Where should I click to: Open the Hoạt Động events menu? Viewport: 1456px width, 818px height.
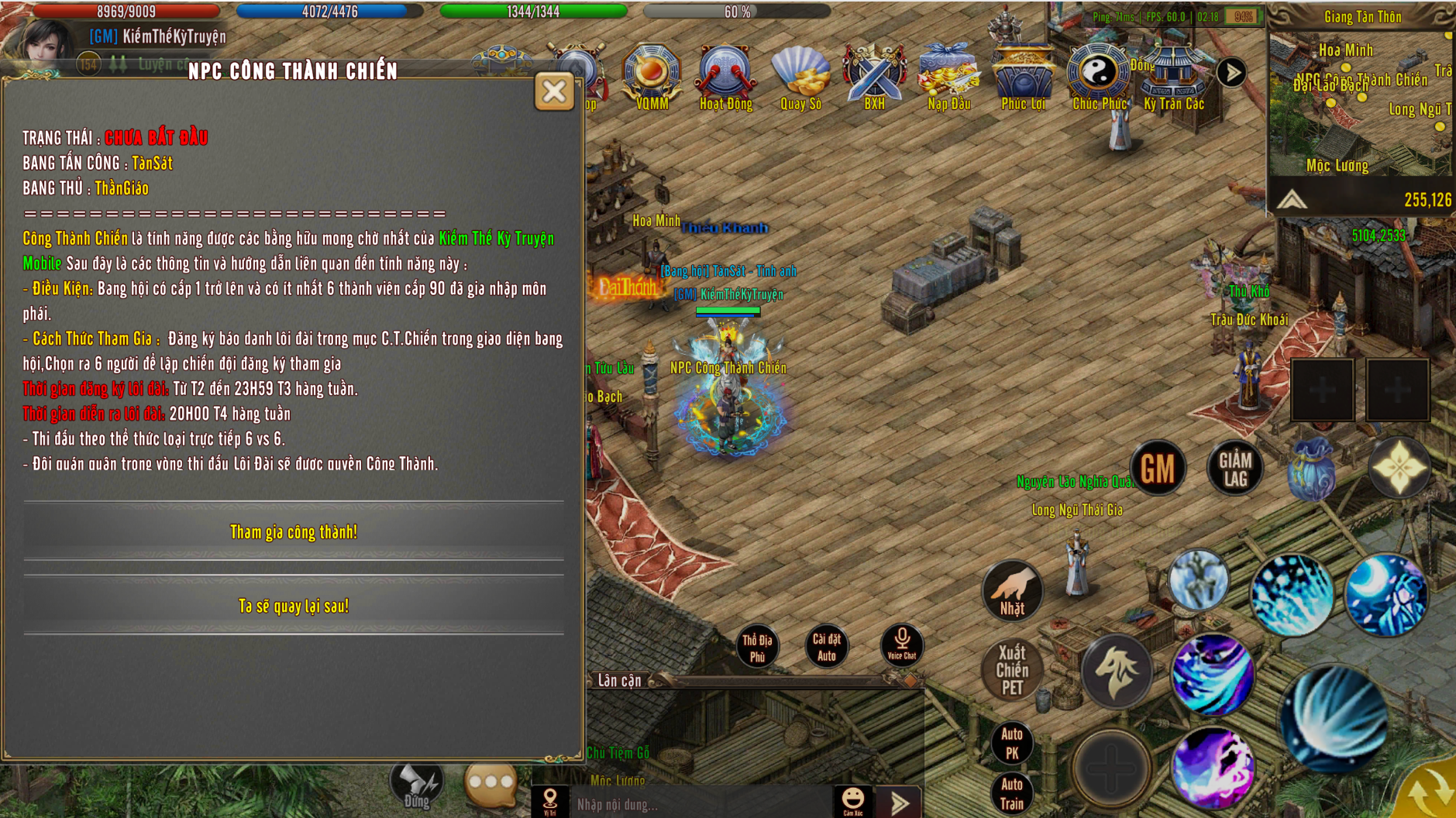click(x=725, y=76)
